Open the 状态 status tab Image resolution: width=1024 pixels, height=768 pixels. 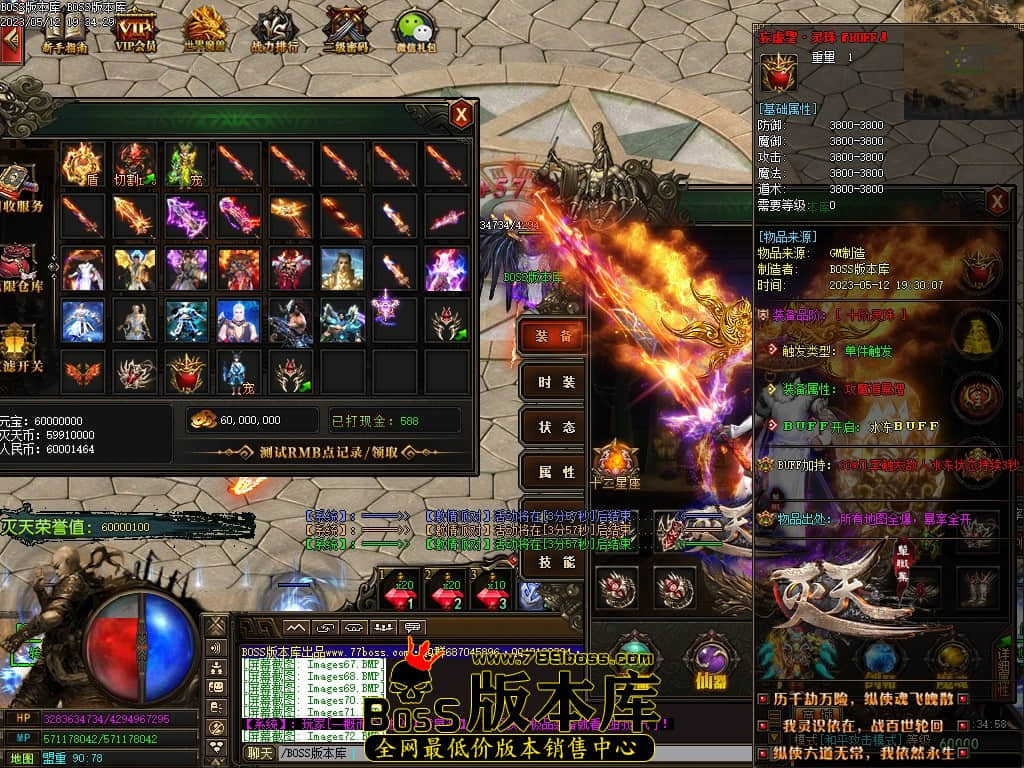[554, 427]
